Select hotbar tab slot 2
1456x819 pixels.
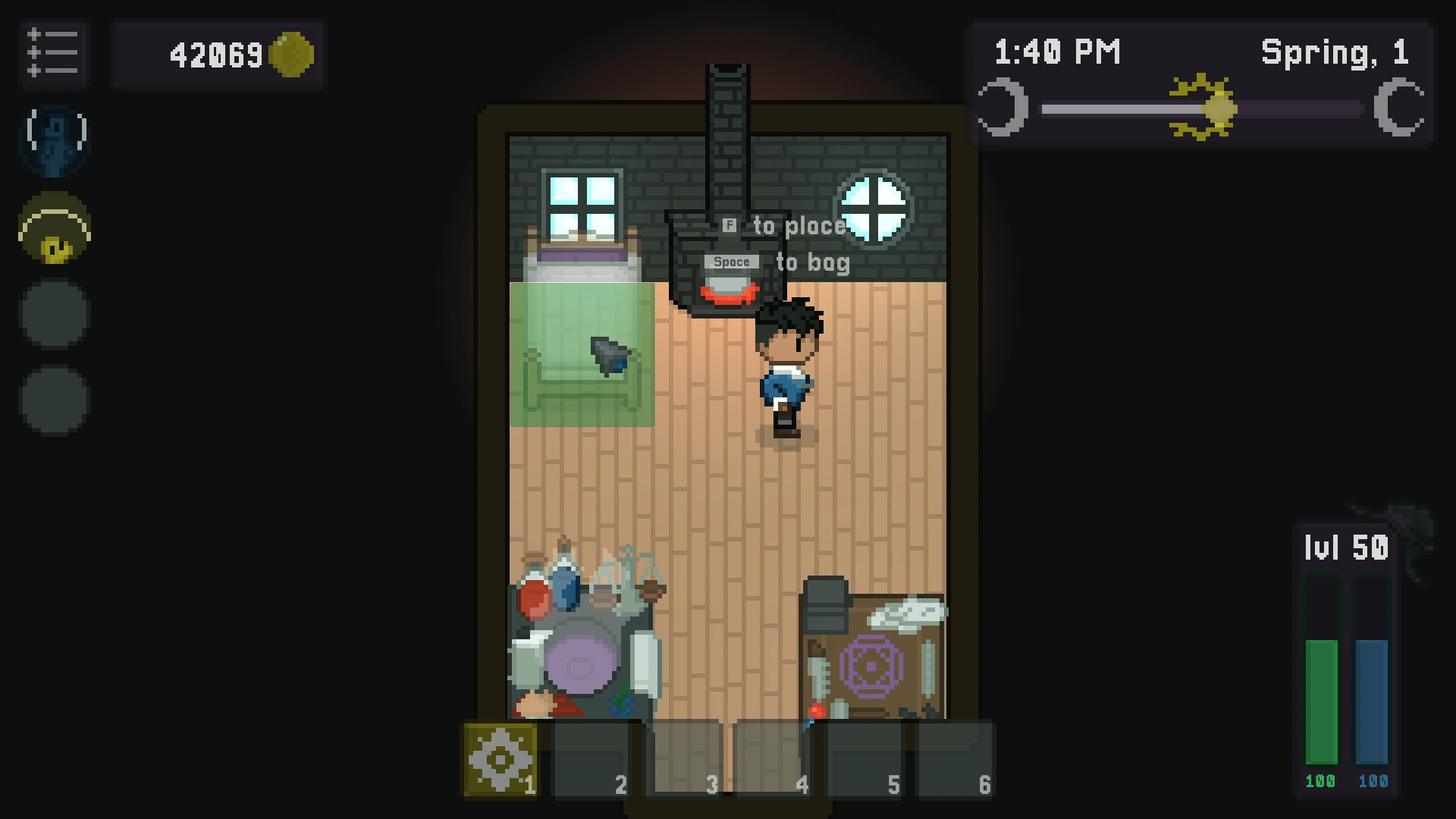point(591,758)
